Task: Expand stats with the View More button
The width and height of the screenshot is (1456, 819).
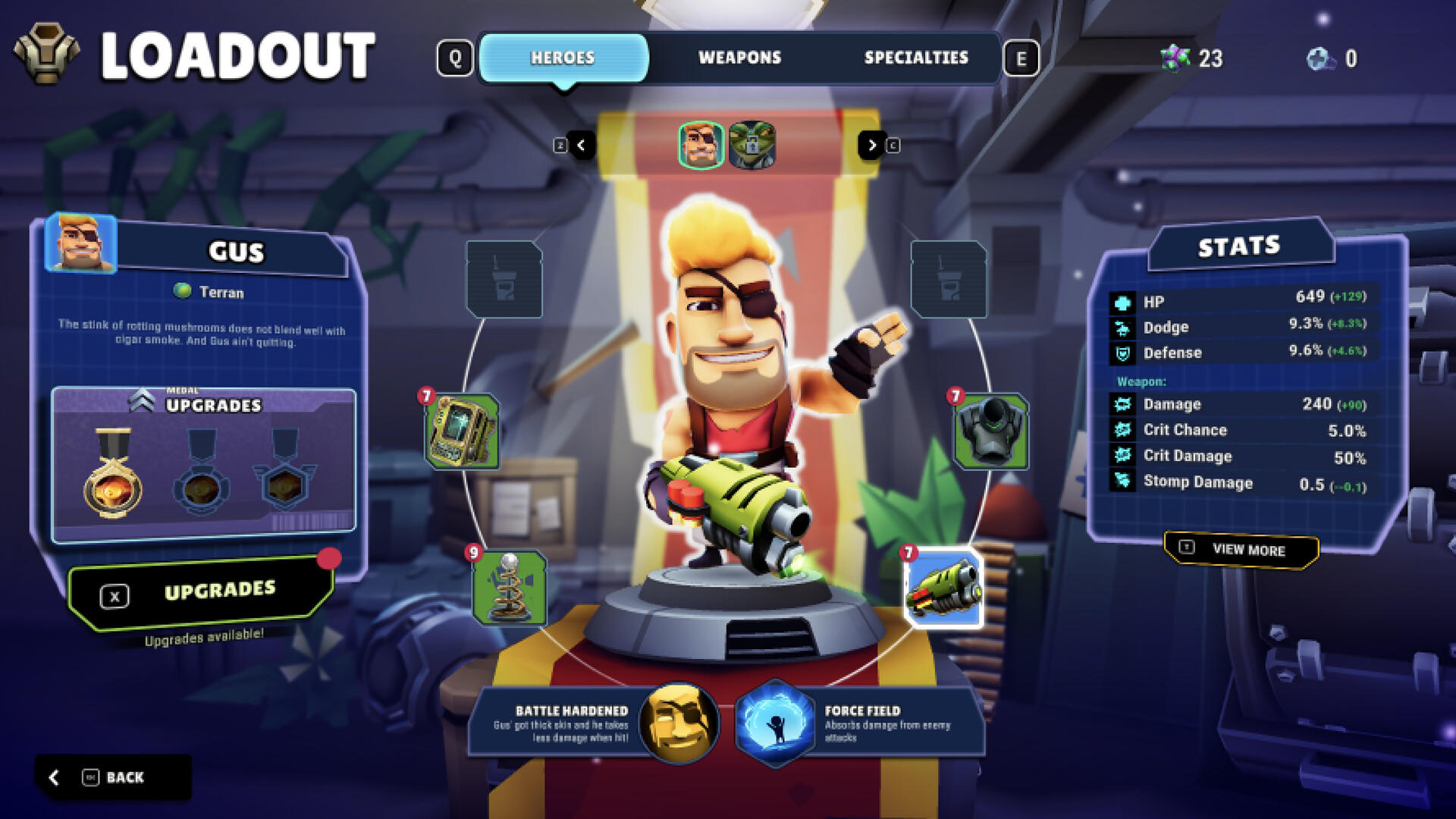Action: click(1238, 551)
